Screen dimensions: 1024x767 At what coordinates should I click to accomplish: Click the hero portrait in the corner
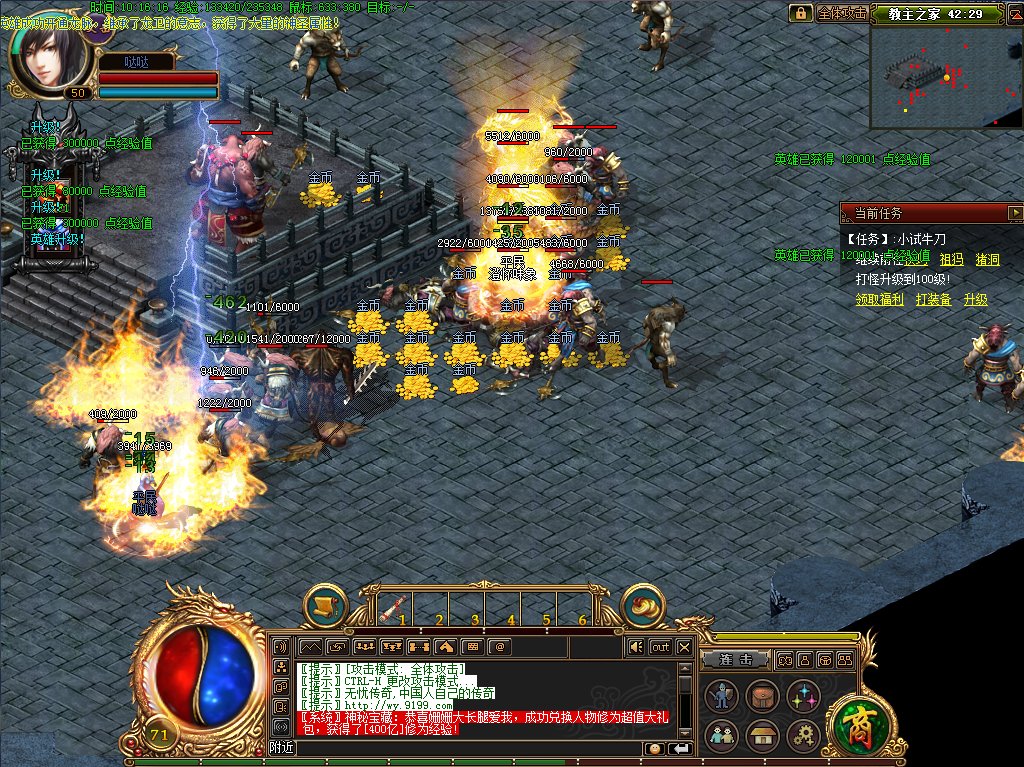point(44,55)
